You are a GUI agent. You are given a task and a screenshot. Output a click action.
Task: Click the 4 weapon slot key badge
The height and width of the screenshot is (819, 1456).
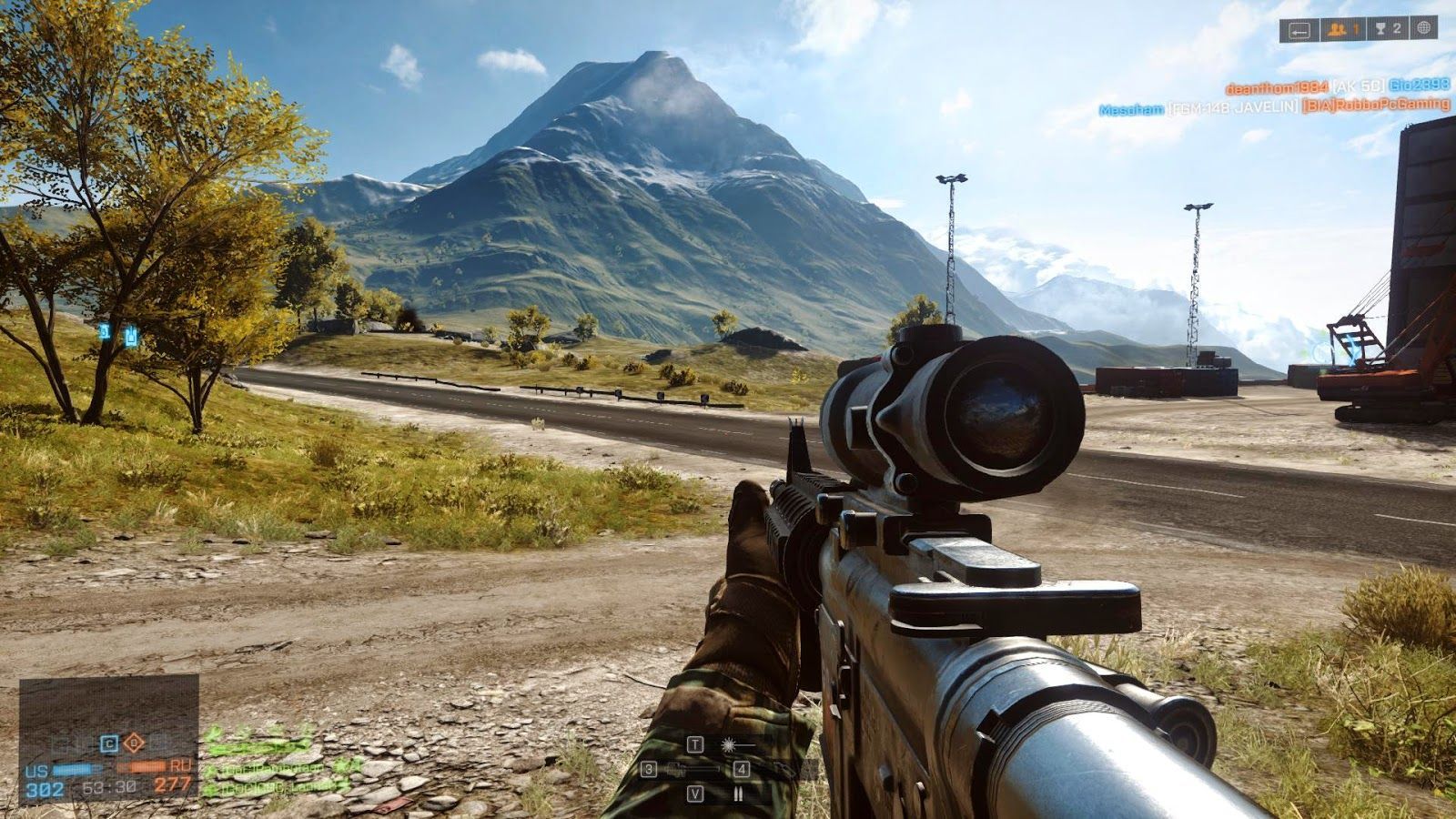740,769
